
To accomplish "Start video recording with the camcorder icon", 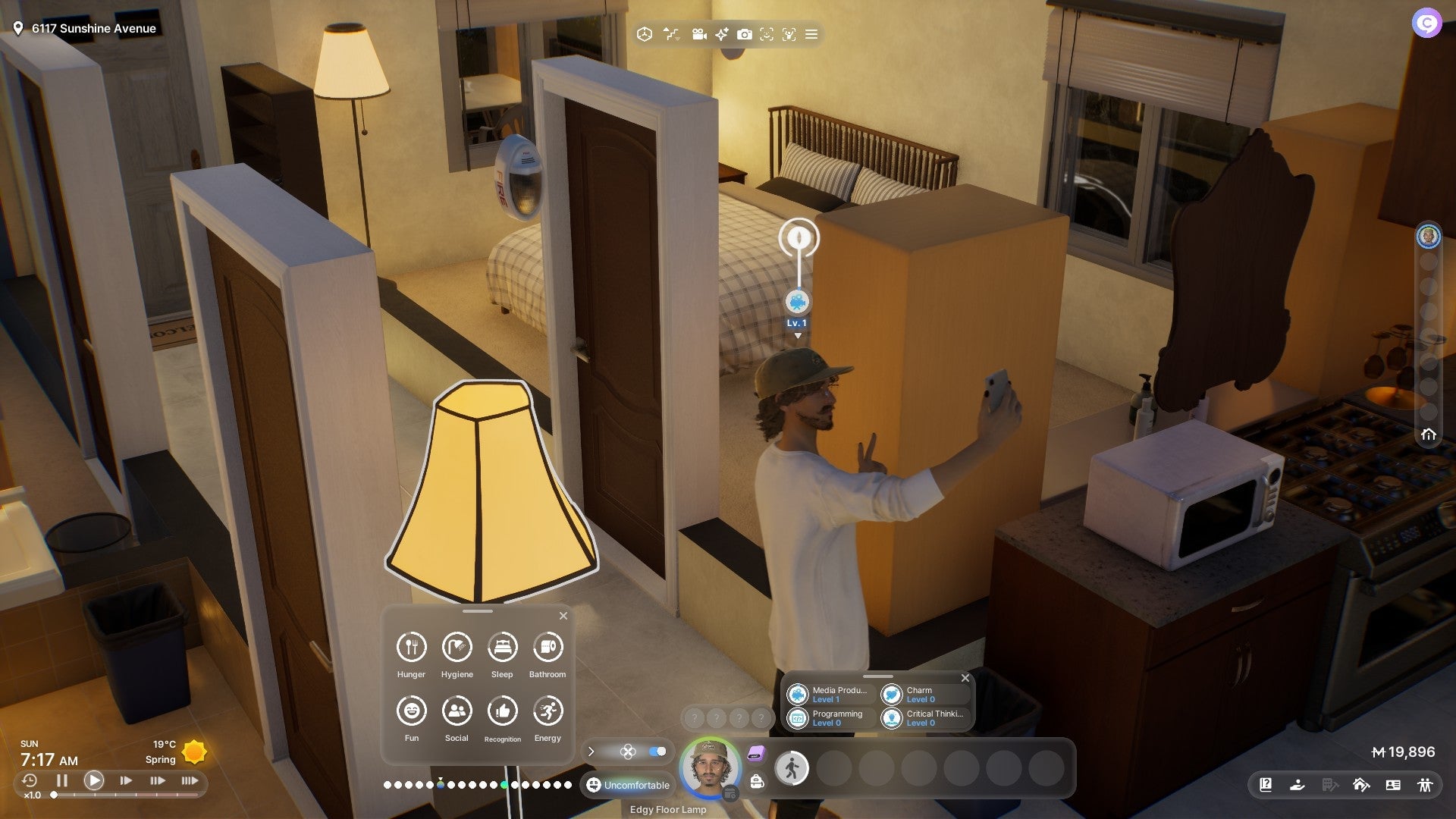I will pos(698,34).
